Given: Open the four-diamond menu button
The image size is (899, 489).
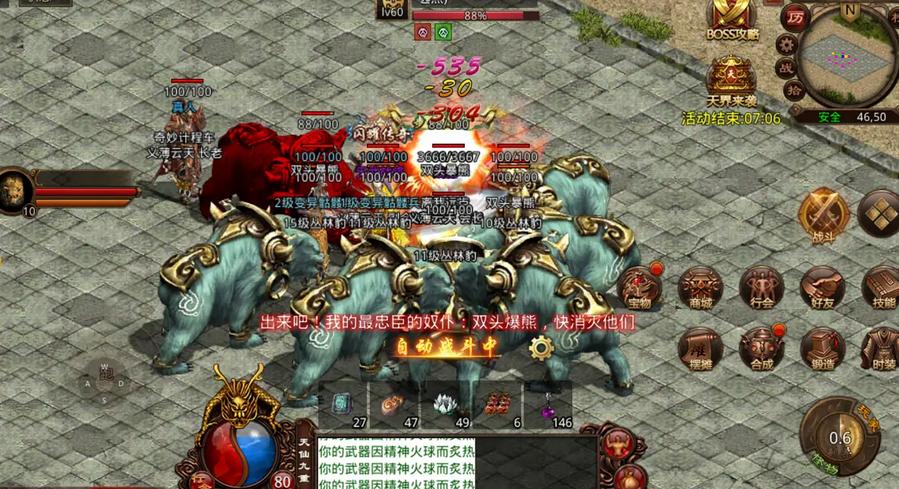Looking at the screenshot, I should [x=880, y=213].
